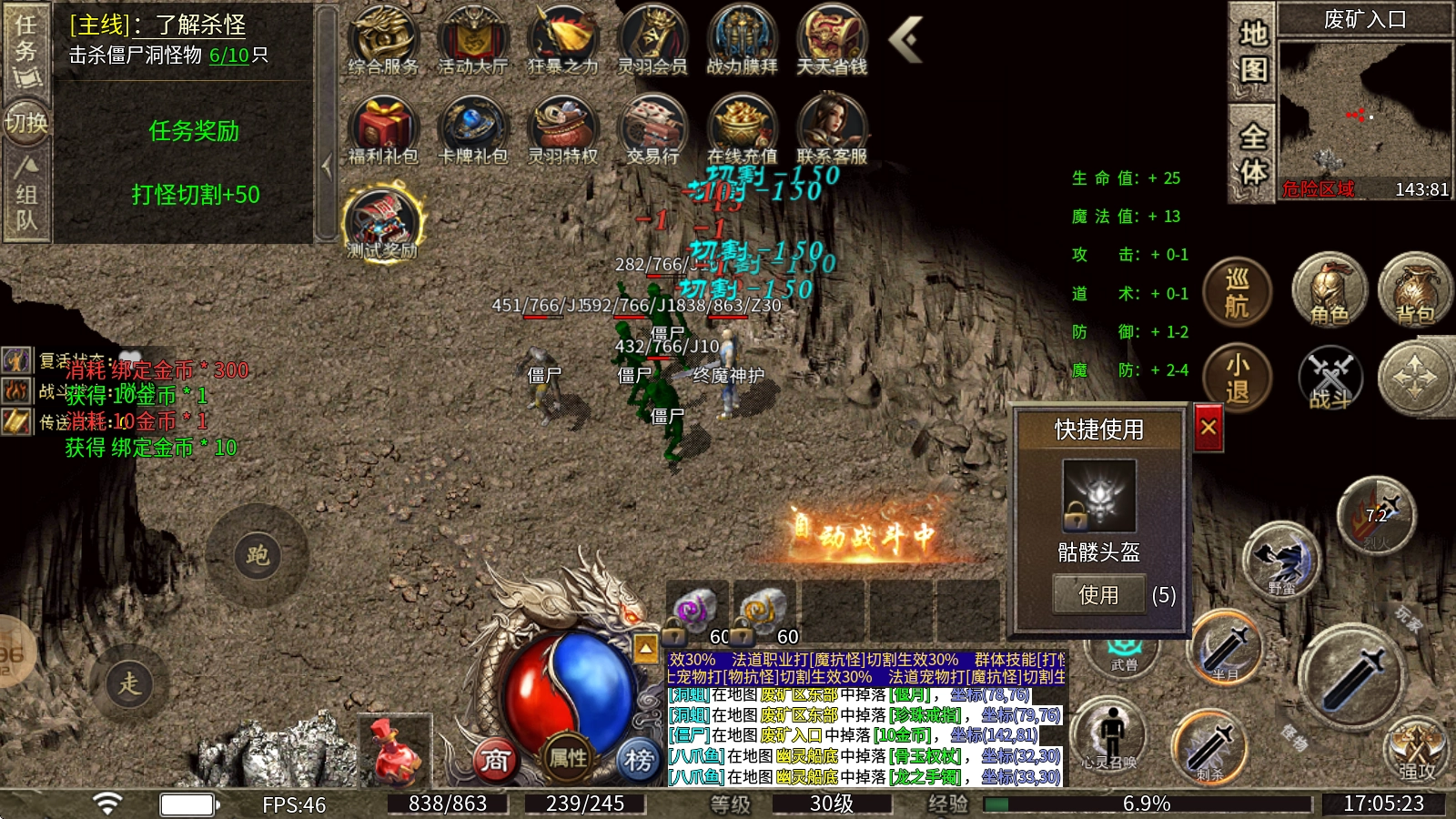Screen dimensions: 1456x819
Task: Tap the 小退 logout button
Action: coord(1237,378)
